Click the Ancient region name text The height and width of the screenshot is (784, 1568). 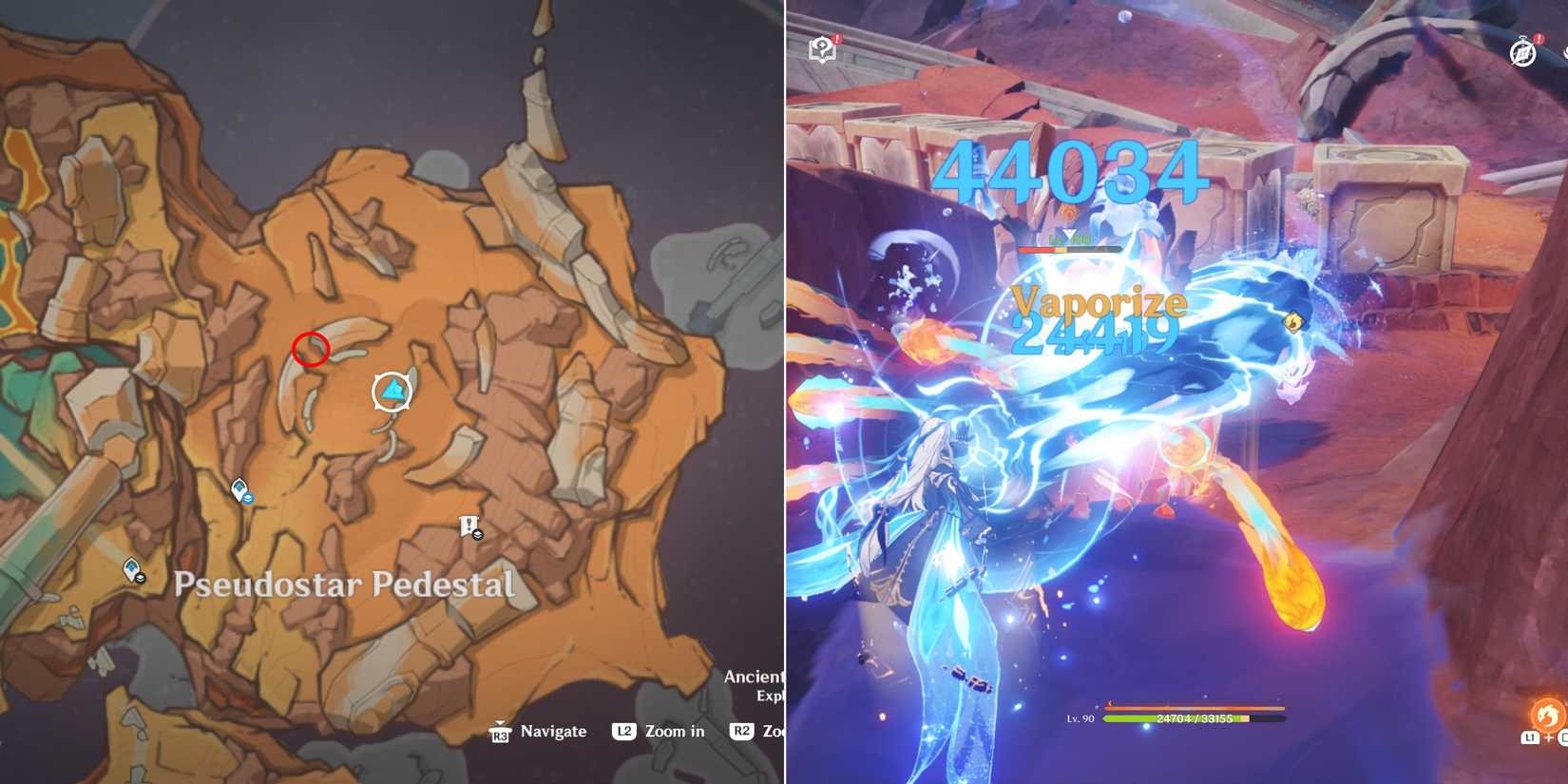pos(755,676)
